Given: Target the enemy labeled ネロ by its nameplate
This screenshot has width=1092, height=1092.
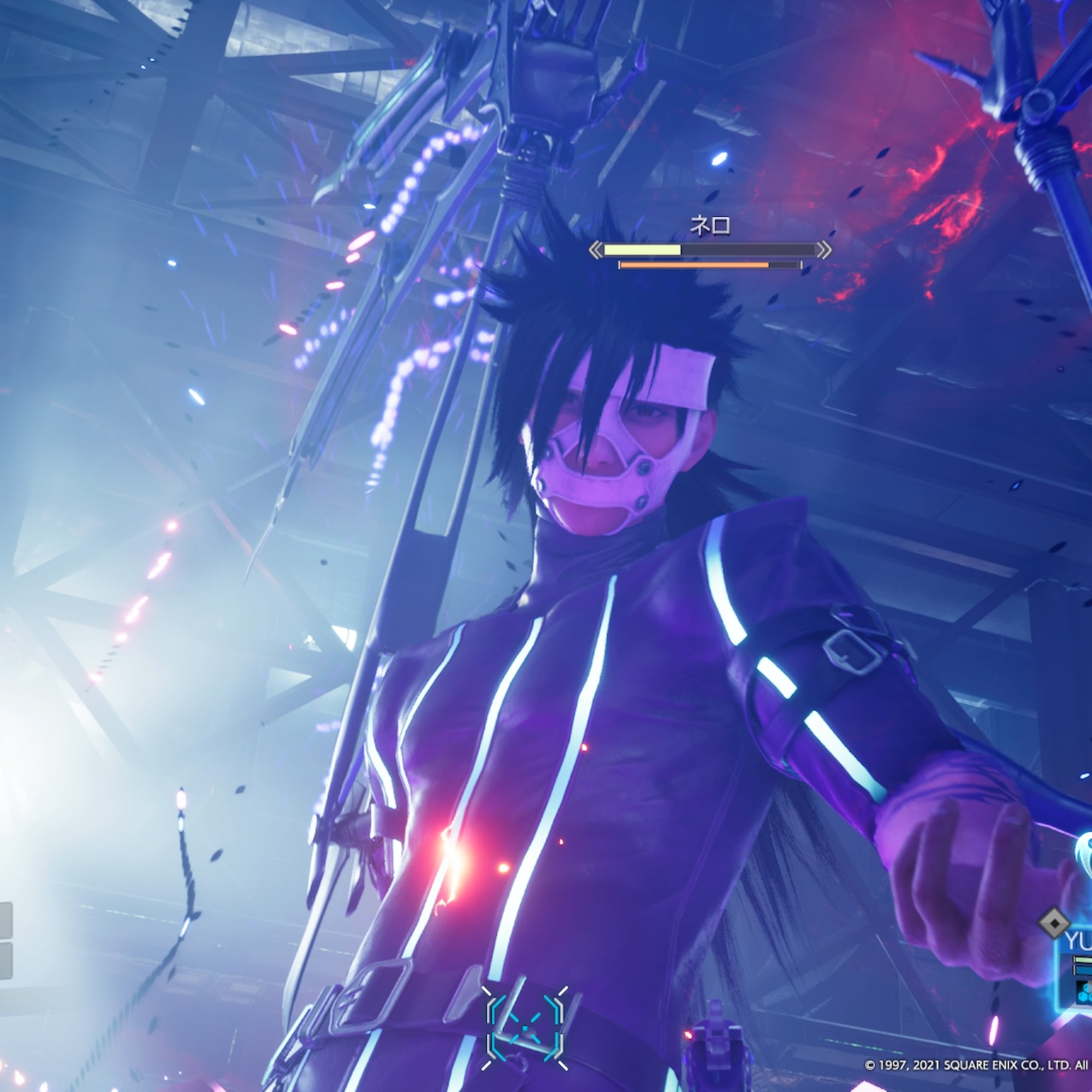Looking at the screenshot, I should [x=710, y=226].
